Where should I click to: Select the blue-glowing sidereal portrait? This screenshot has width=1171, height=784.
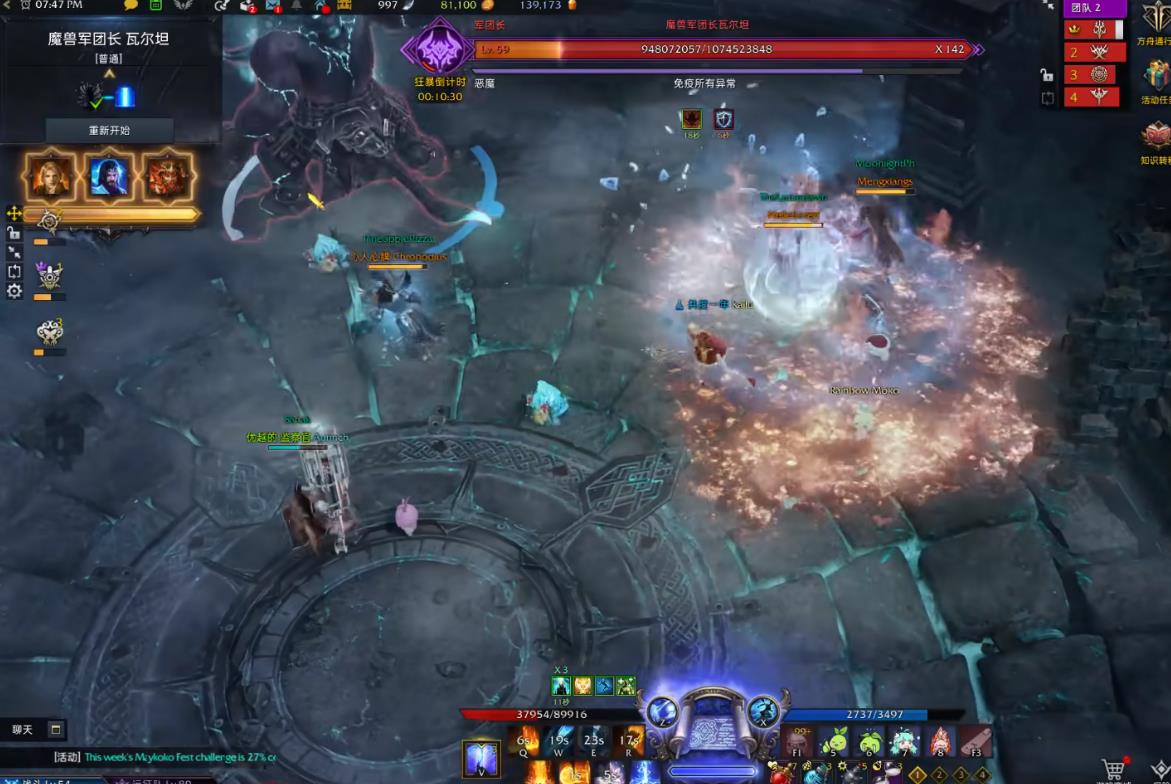(x=109, y=177)
